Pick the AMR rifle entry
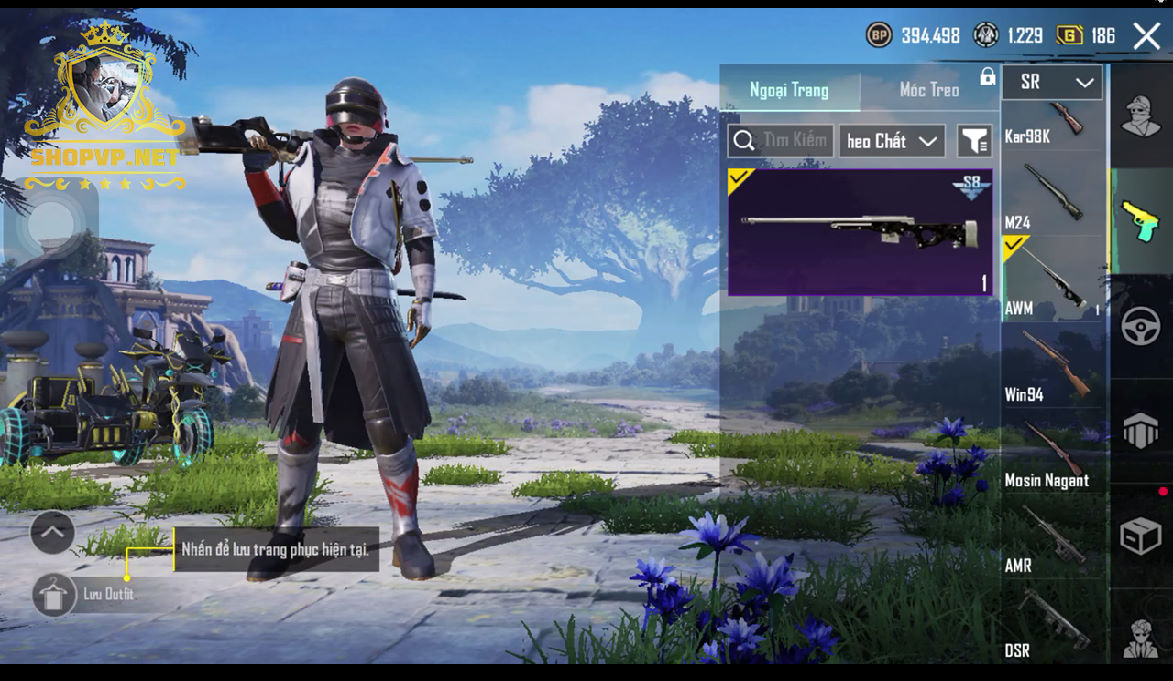The height and width of the screenshot is (681, 1173). click(x=1052, y=538)
